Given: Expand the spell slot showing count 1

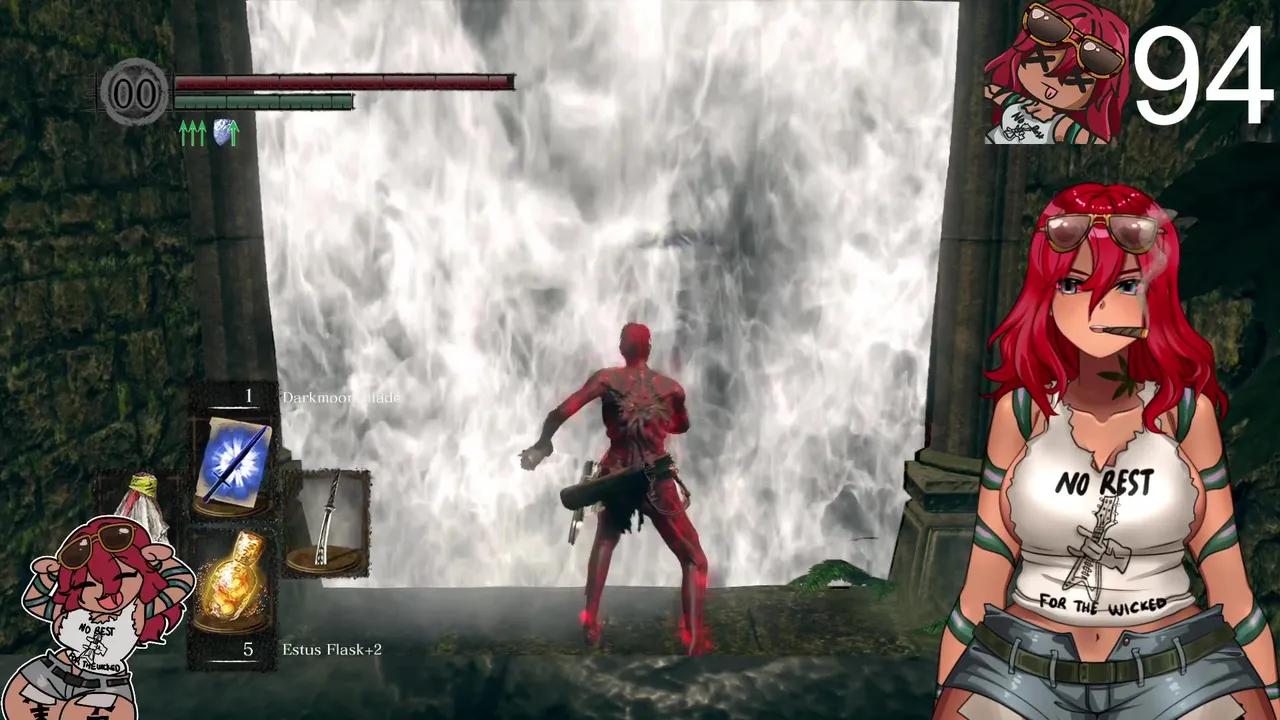Looking at the screenshot, I should point(248,396).
